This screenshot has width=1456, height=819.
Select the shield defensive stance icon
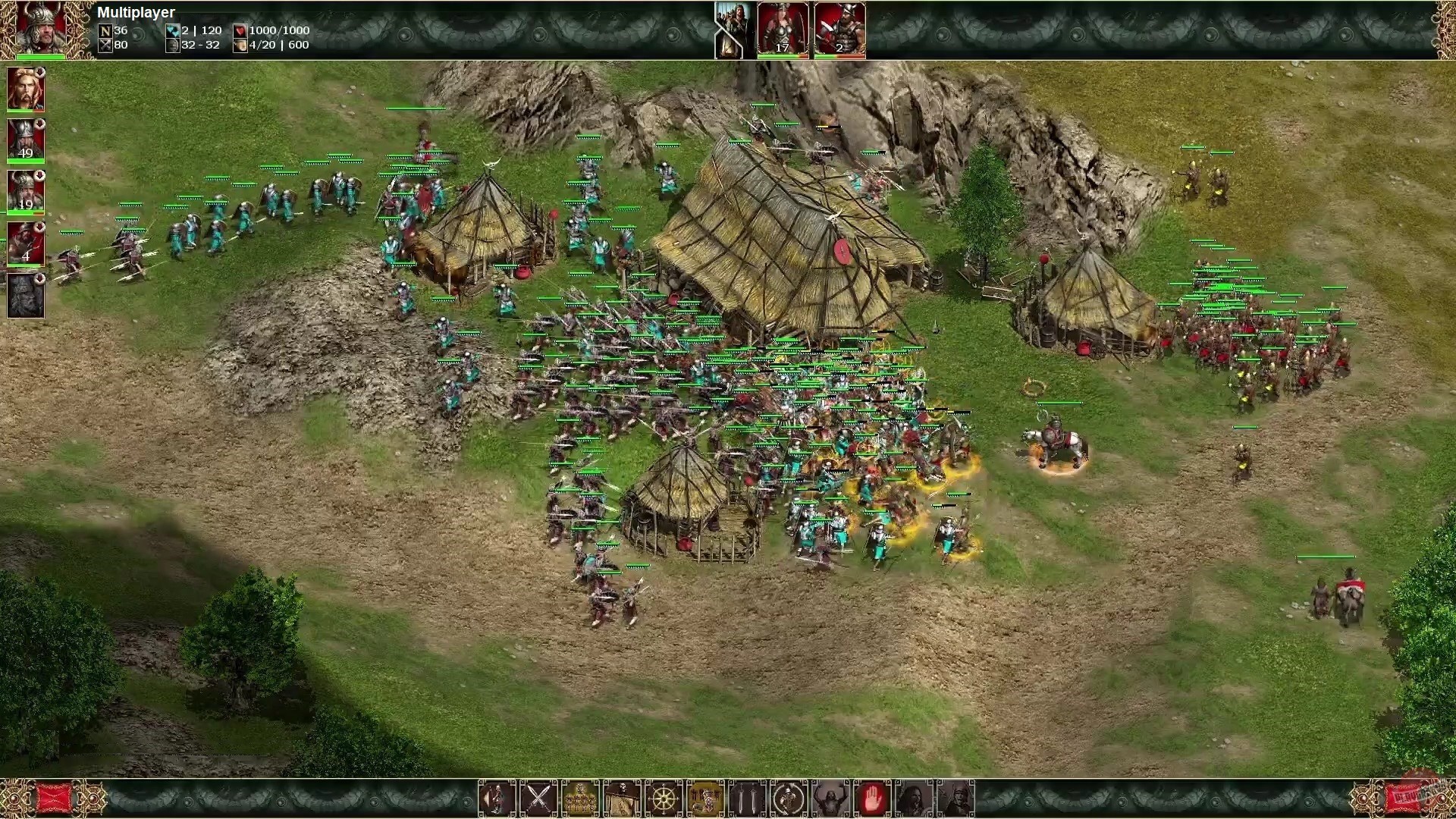pyautogui.click(x=789, y=798)
